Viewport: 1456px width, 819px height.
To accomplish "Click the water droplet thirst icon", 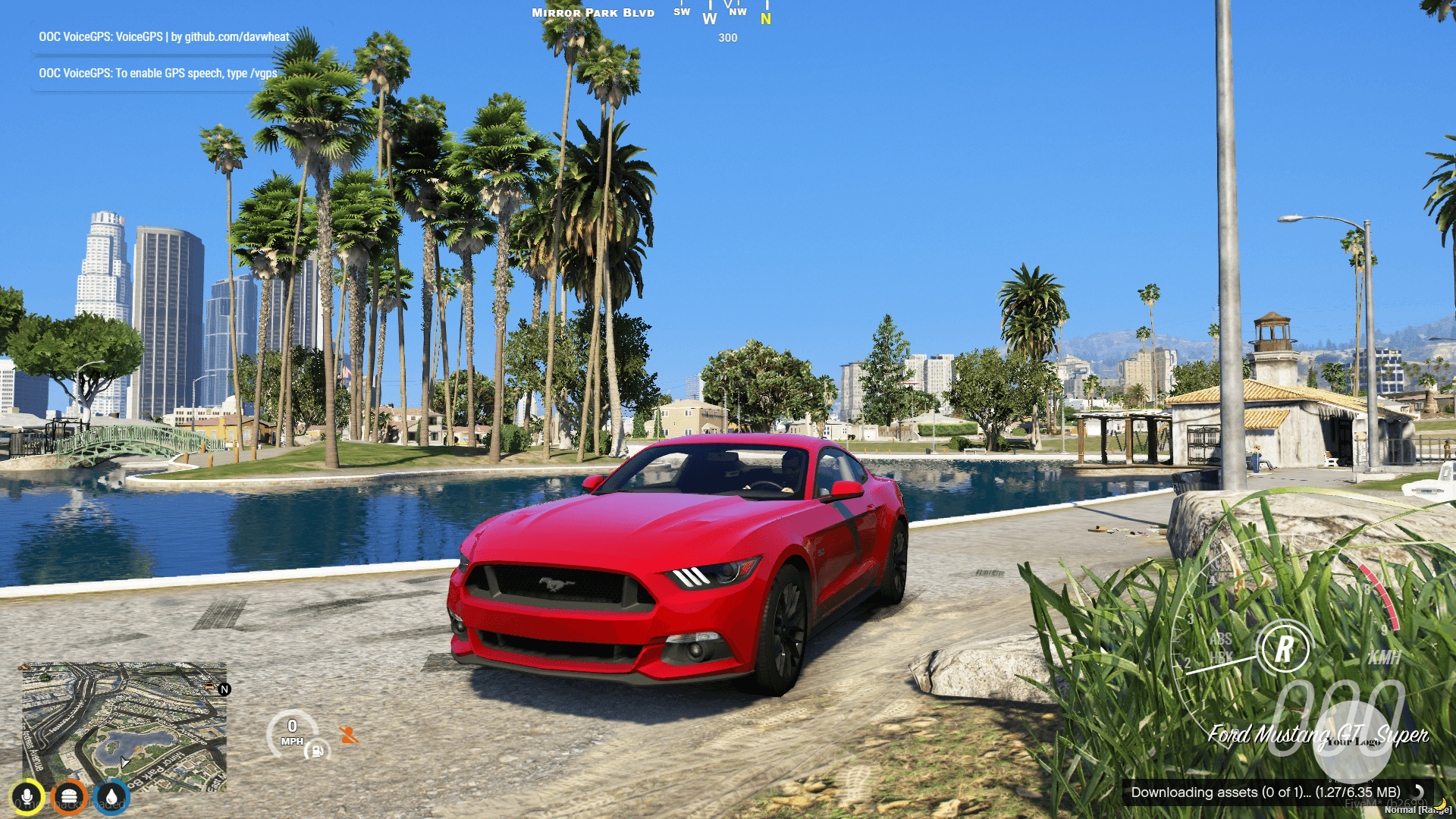I will click(x=112, y=796).
